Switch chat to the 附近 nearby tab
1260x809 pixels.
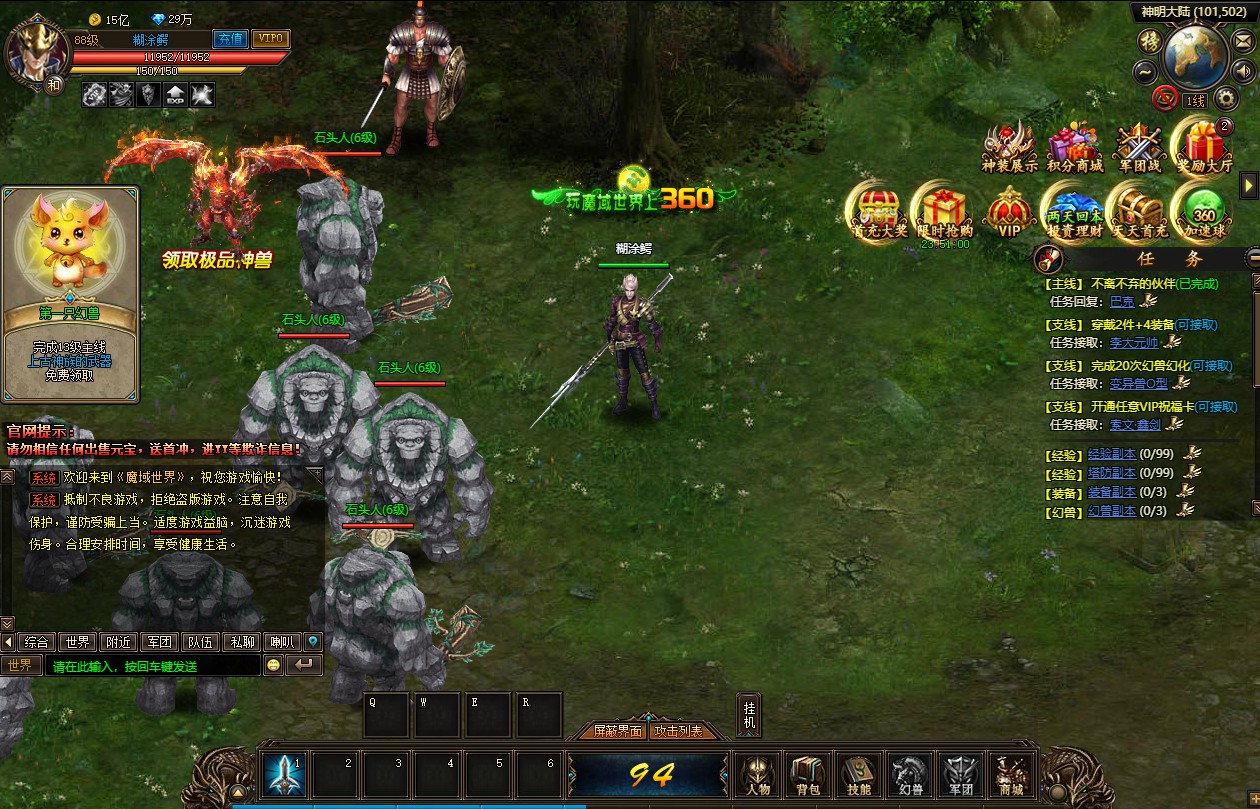[x=119, y=642]
